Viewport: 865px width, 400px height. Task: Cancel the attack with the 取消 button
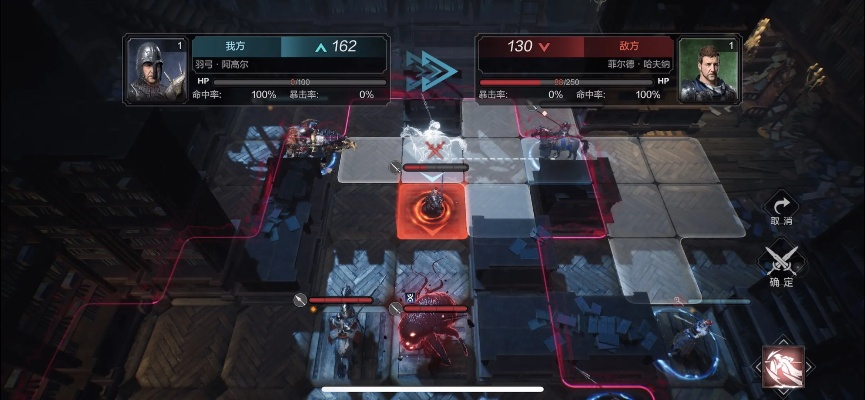[x=781, y=206]
